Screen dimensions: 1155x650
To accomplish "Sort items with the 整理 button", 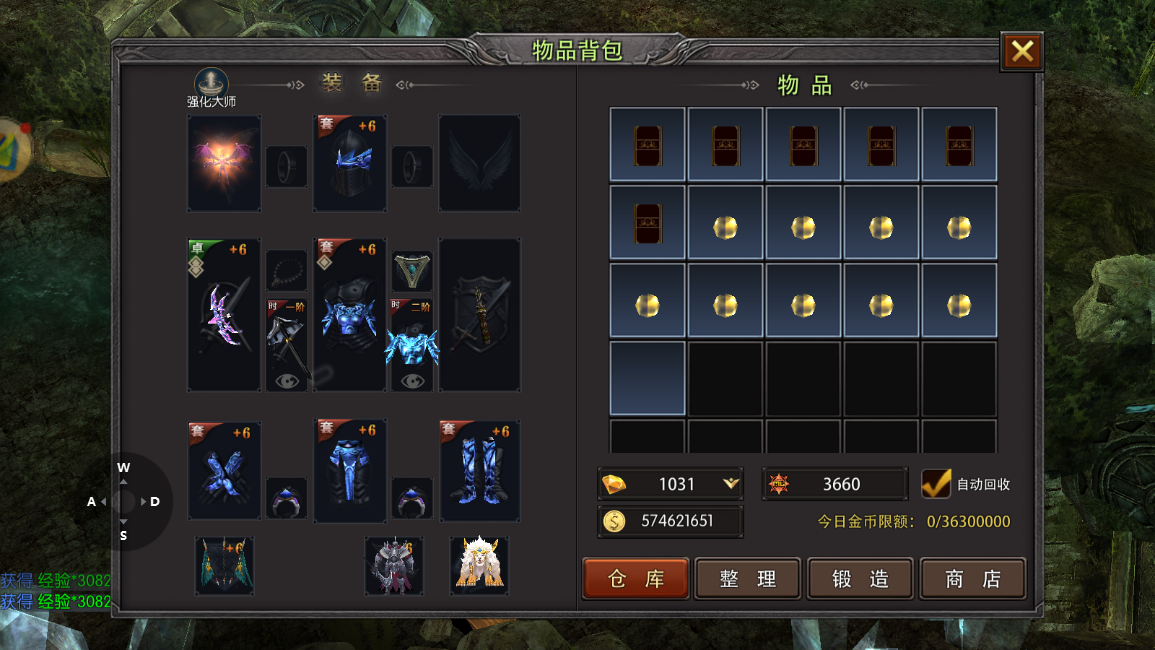I will [x=748, y=579].
